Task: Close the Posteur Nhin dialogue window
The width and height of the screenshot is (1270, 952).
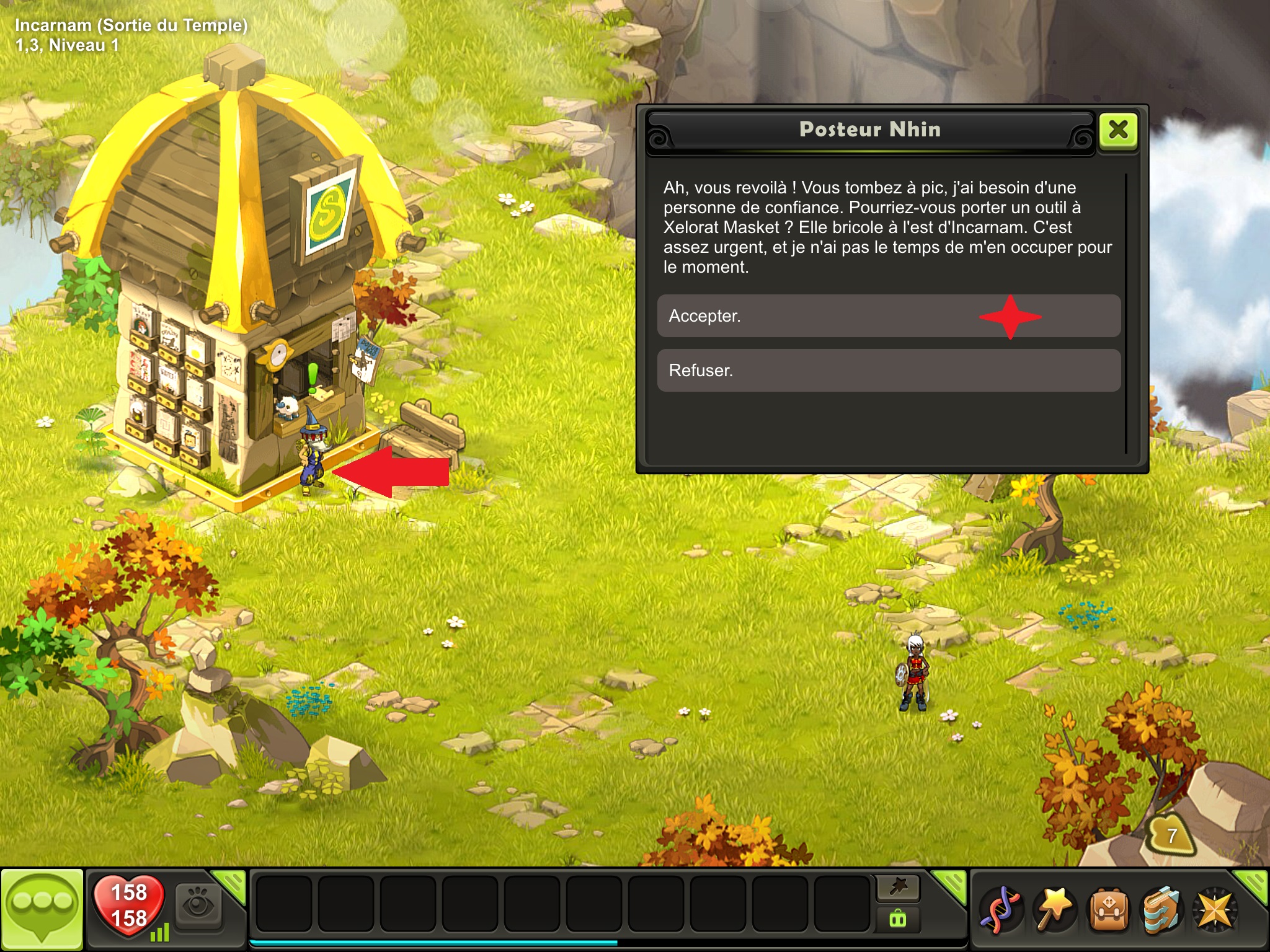Action: coord(1118,130)
